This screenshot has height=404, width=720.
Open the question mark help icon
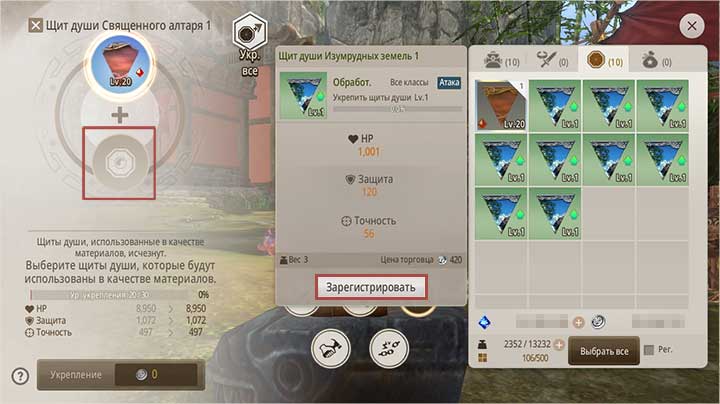click(x=20, y=376)
